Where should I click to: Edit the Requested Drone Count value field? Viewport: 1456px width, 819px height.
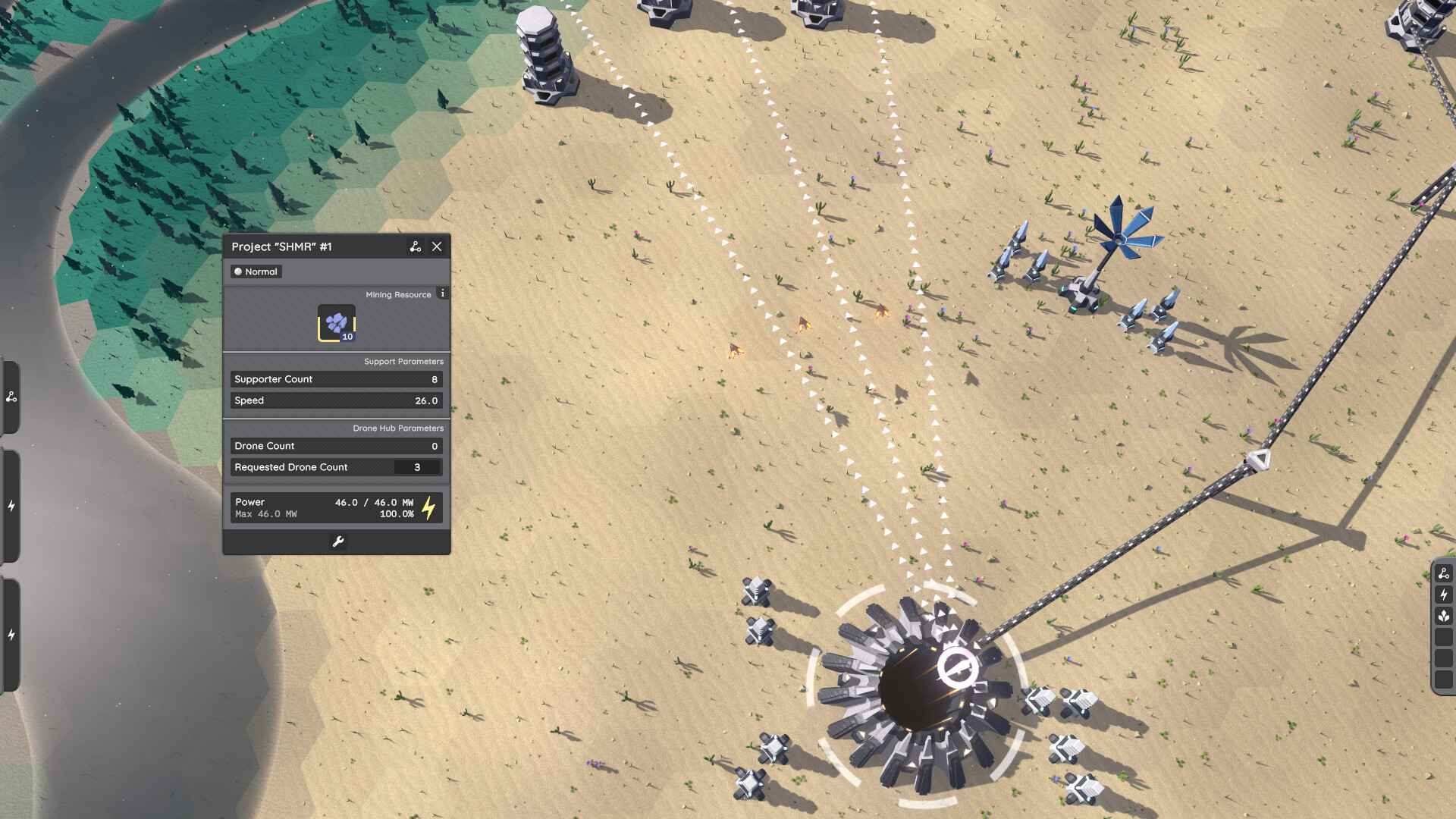coord(416,467)
